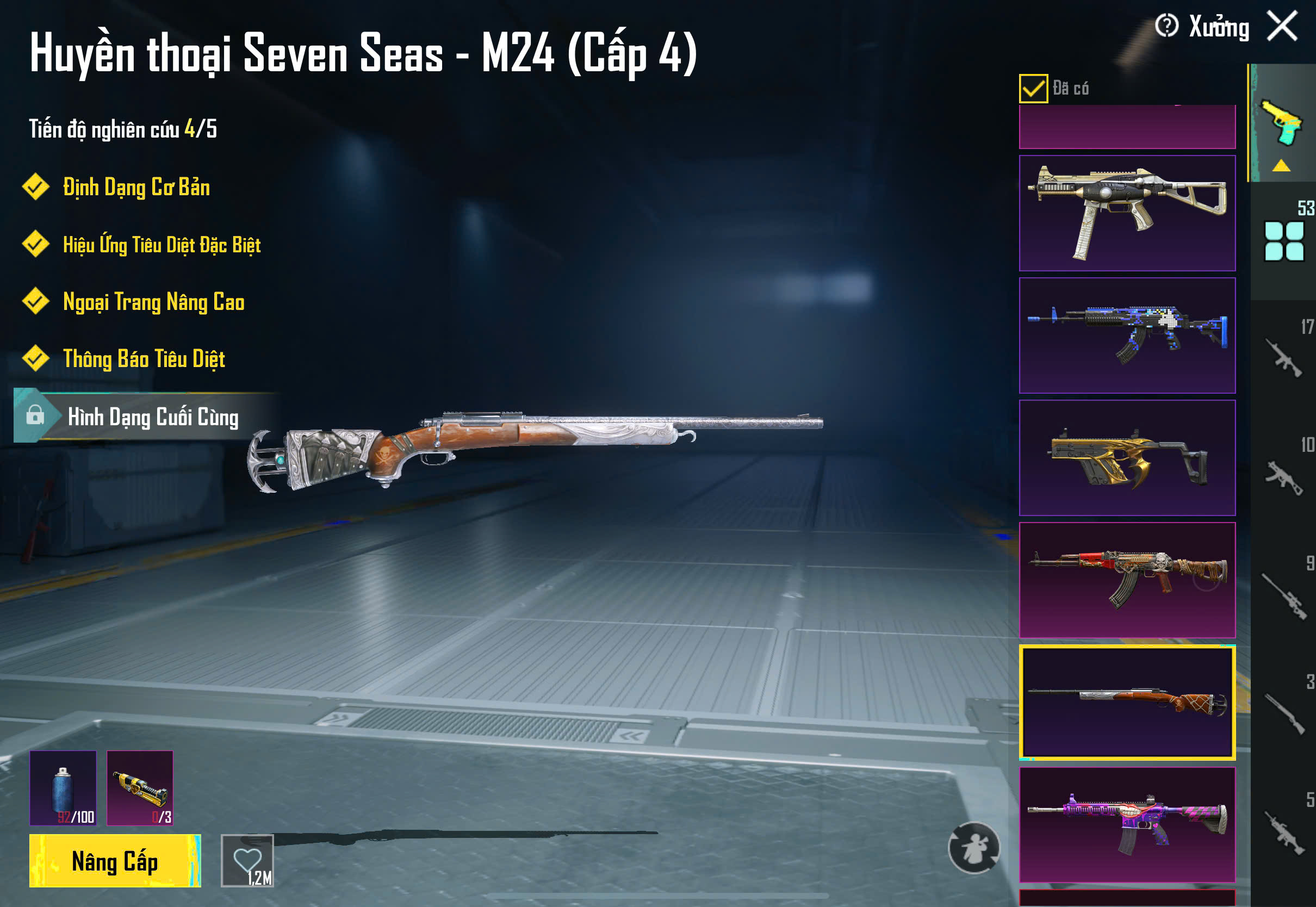Open the yellow pistol category tab
The height and width of the screenshot is (907, 1316).
pyautogui.click(x=1282, y=125)
